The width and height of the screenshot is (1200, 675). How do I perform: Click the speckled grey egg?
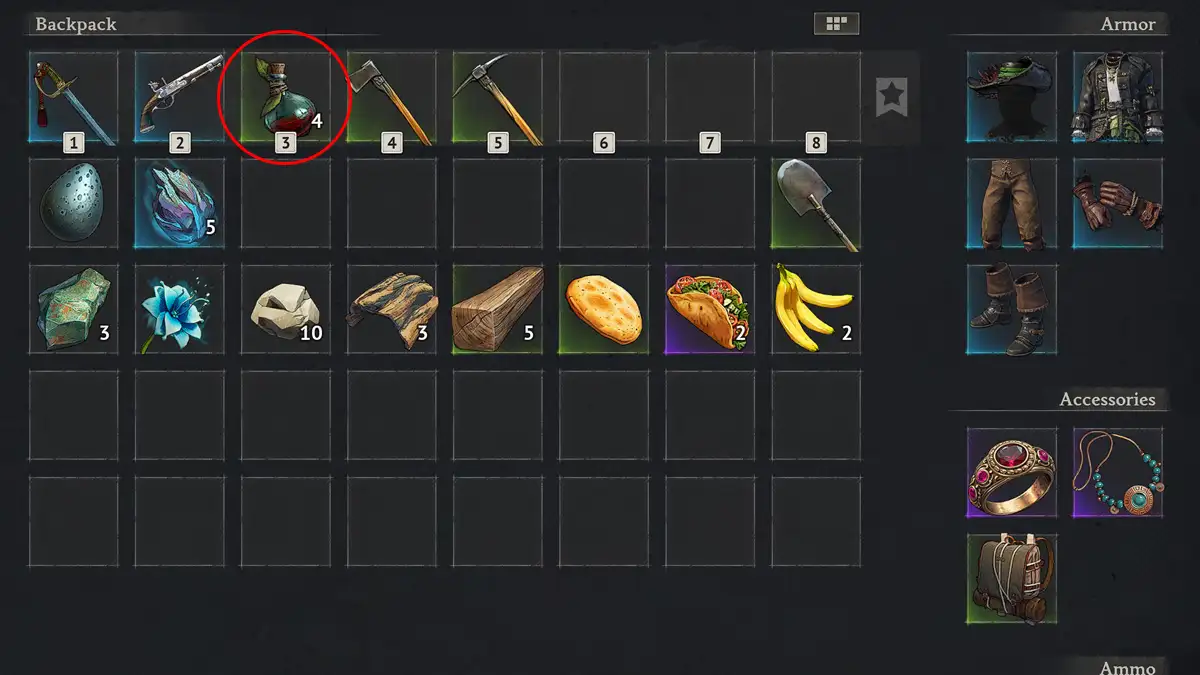point(73,204)
